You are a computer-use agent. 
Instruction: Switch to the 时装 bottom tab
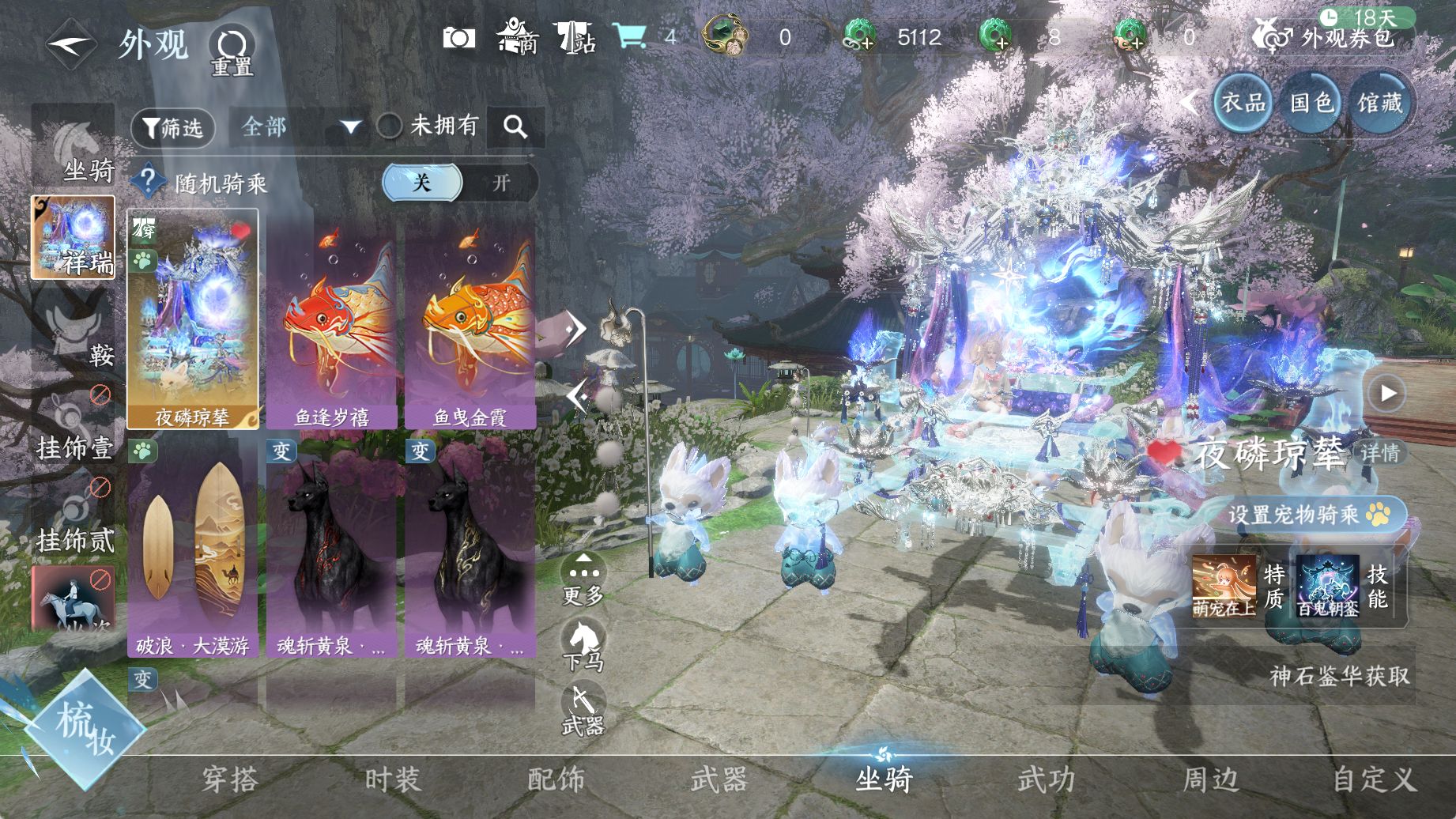[x=393, y=780]
